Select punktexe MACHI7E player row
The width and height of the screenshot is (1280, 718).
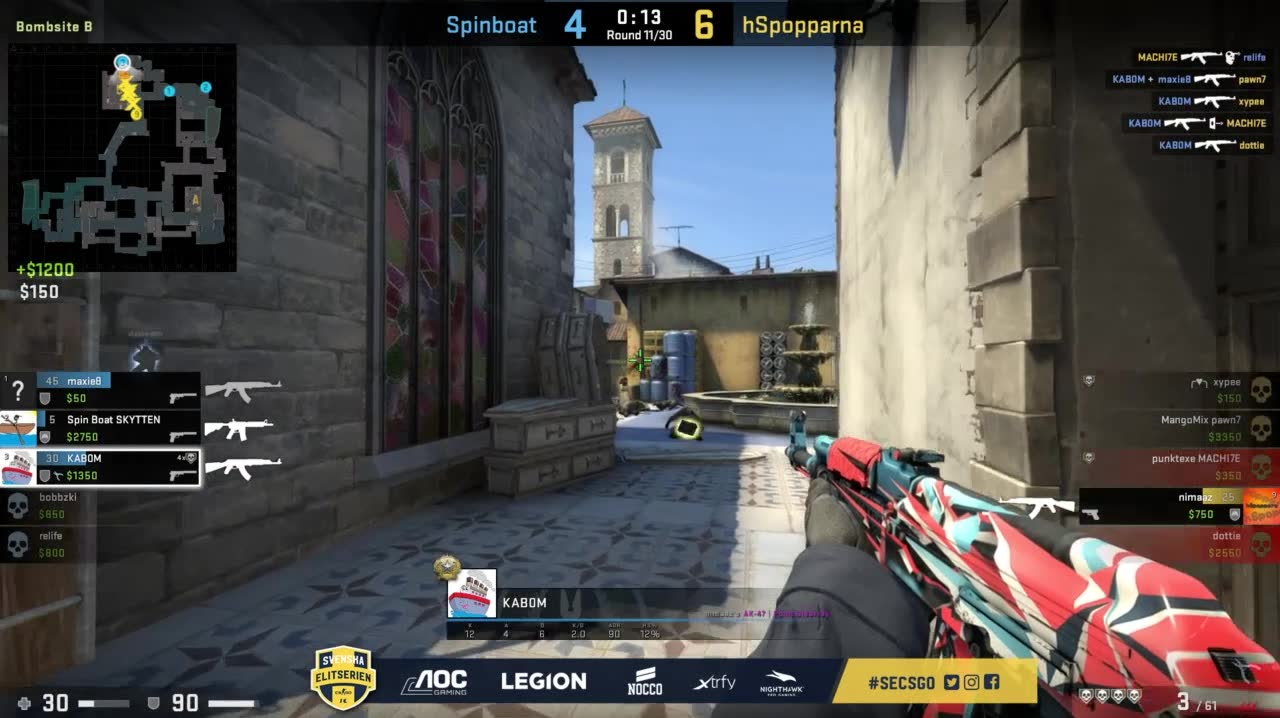pyautogui.click(x=1180, y=467)
